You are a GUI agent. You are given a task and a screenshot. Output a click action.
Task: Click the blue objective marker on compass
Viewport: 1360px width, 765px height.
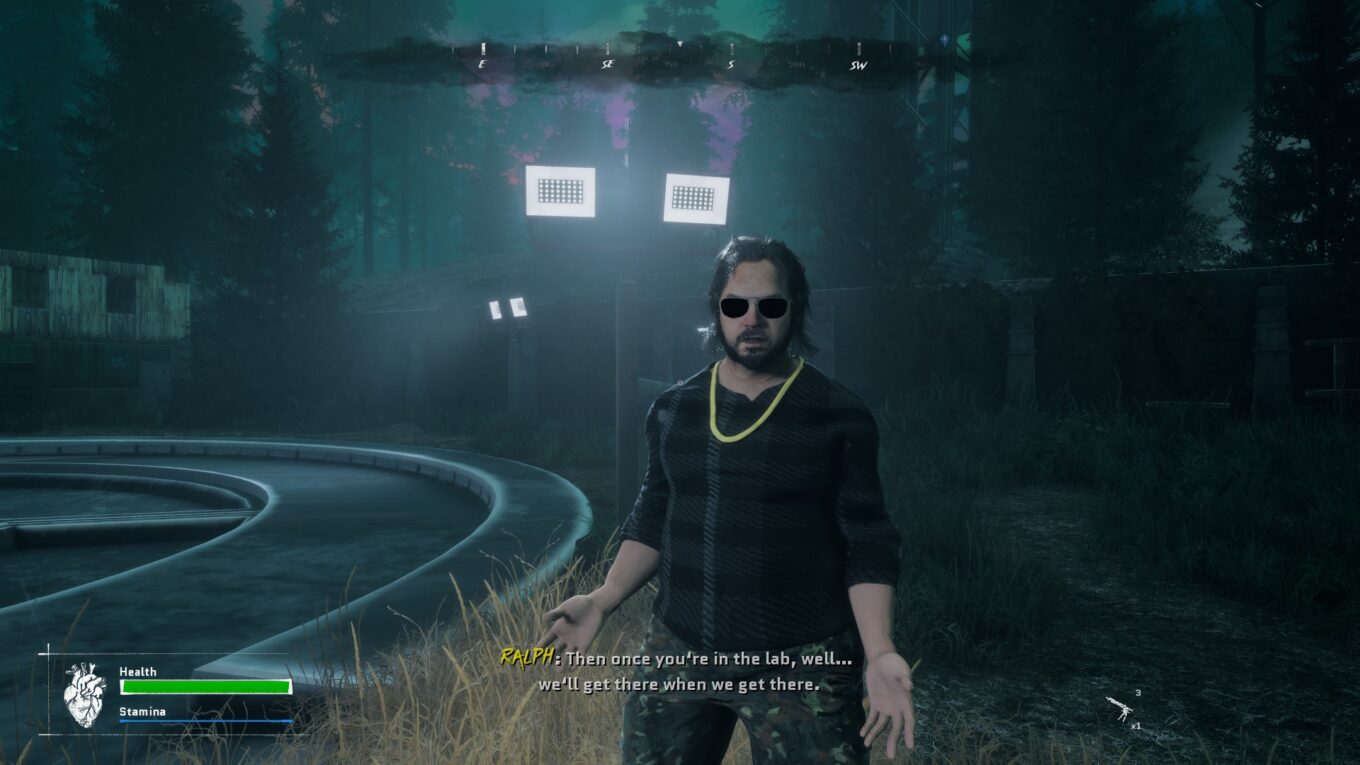click(x=944, y=41)
